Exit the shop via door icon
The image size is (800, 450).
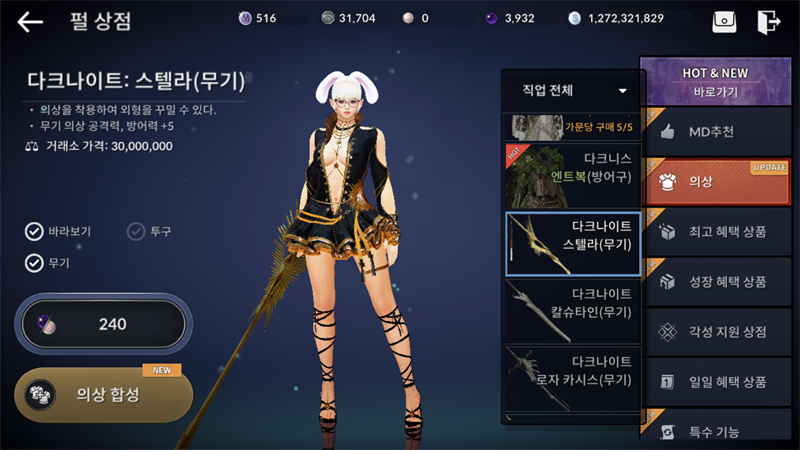click(x=768, y=21)
